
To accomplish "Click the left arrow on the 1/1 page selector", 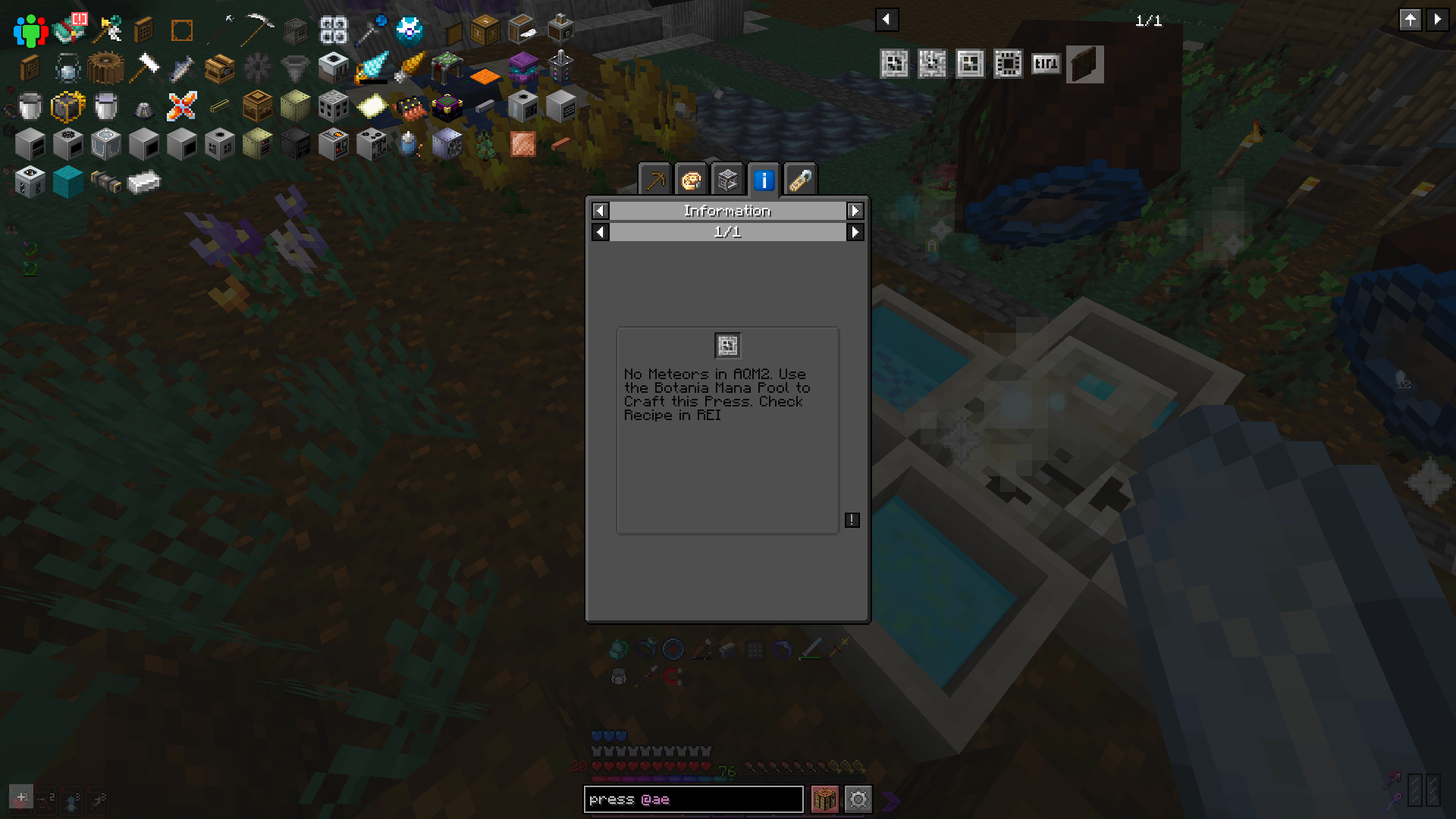I will coord(600,233).
